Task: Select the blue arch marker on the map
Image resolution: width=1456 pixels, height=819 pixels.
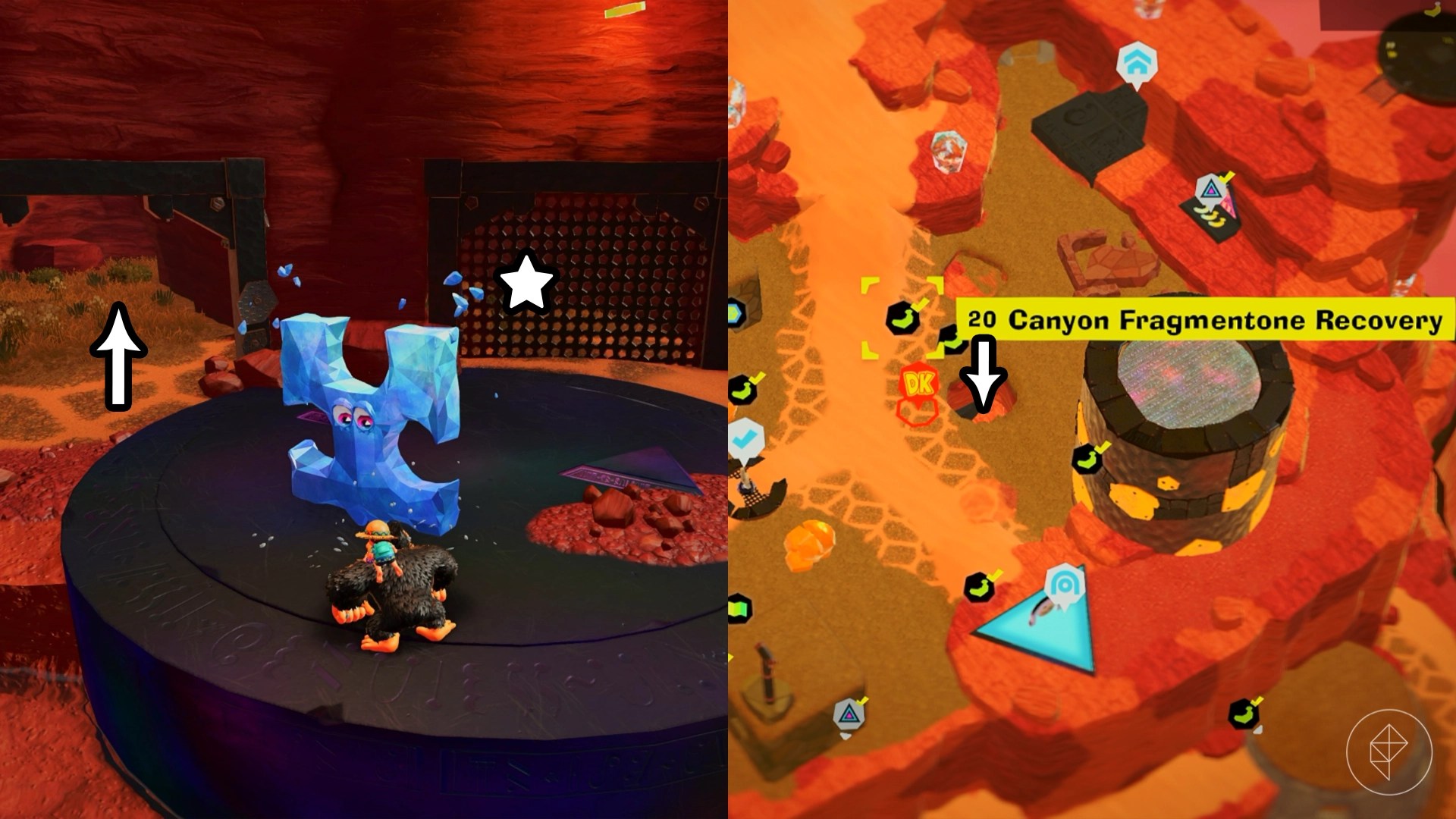Action: pyautogui.click(x=1063, y=585)
